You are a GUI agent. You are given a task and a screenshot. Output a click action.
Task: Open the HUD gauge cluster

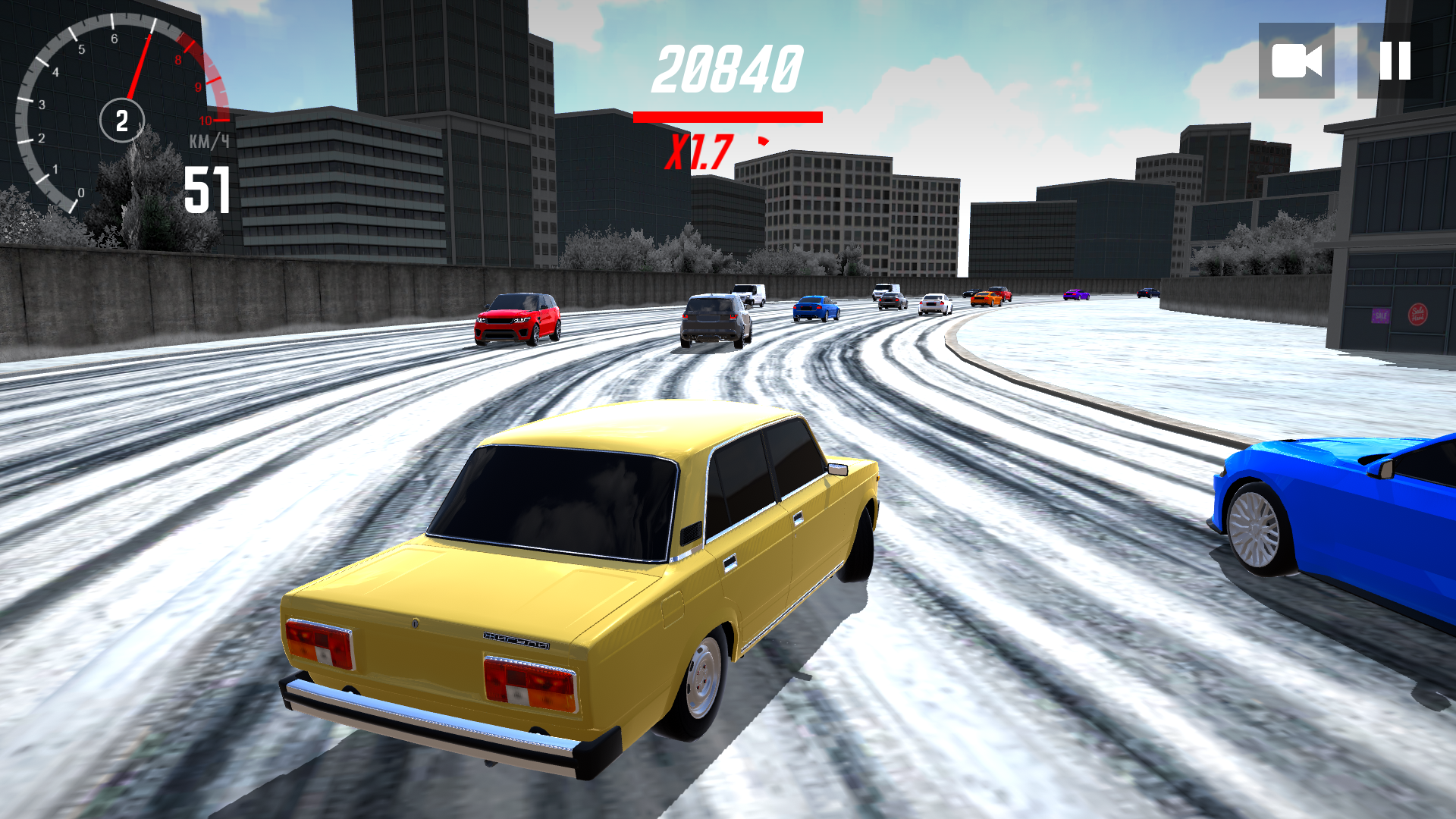[x=121, y=114]
